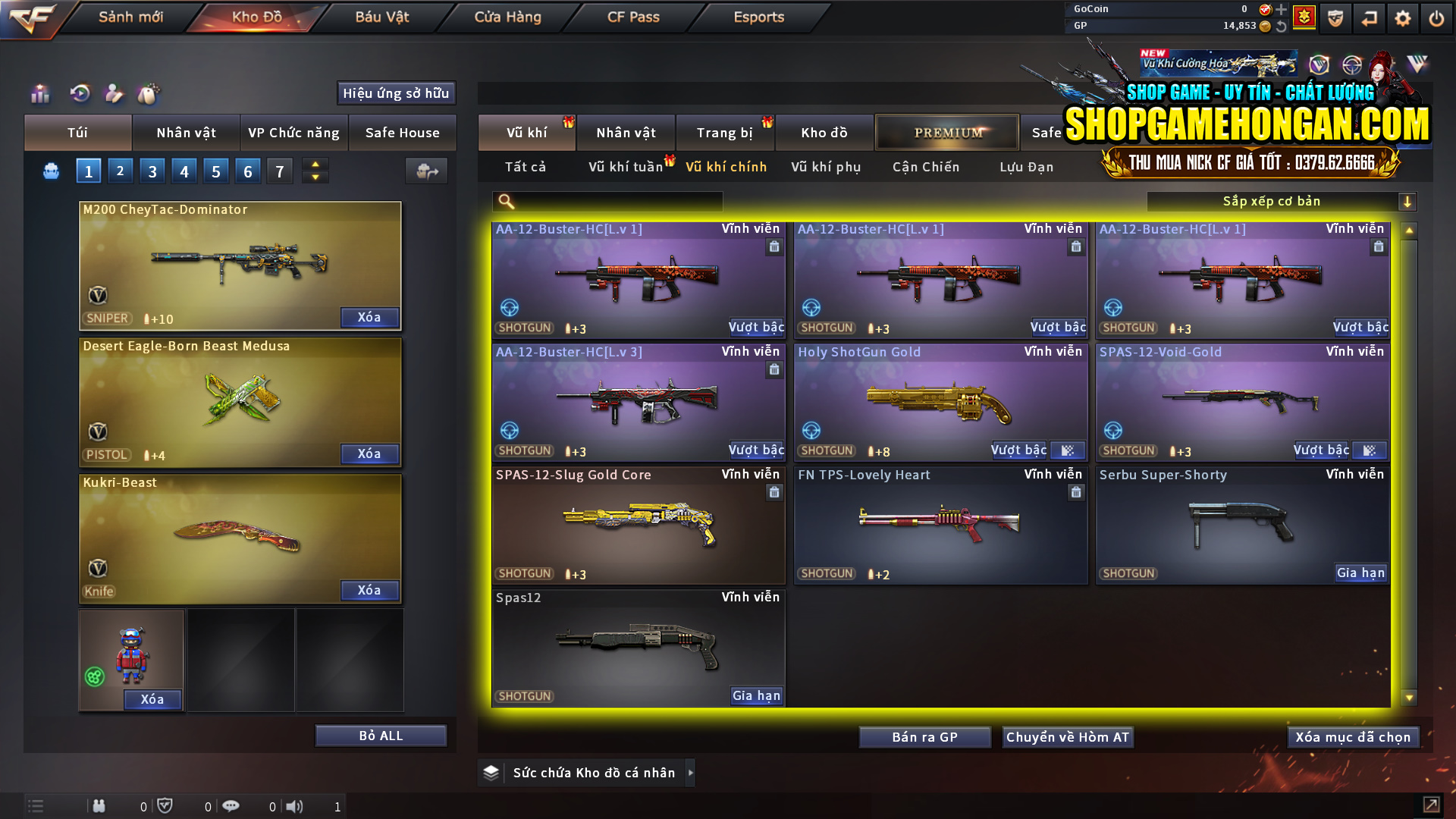Toggle trash mark on Holy ShotGun Gold
Viewport: 1456px width, 819px height.
click(1076, 369)
